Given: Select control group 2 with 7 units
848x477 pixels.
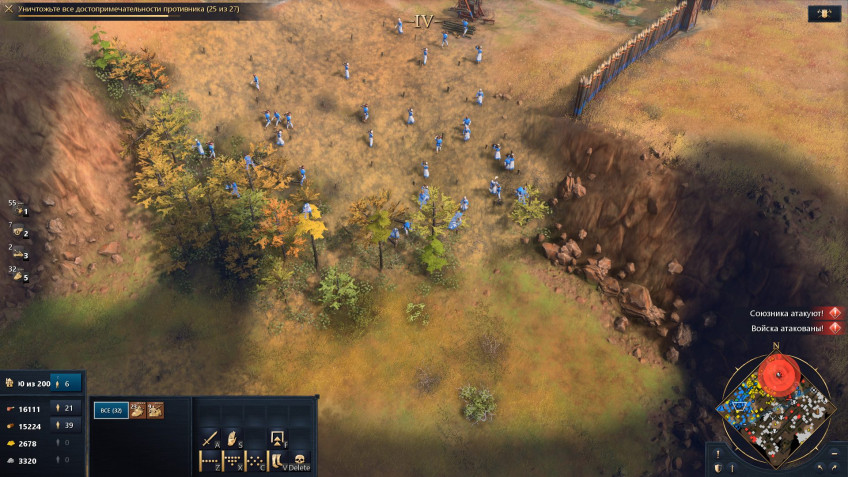Looking at the screenshot, I should click(18, 232).
